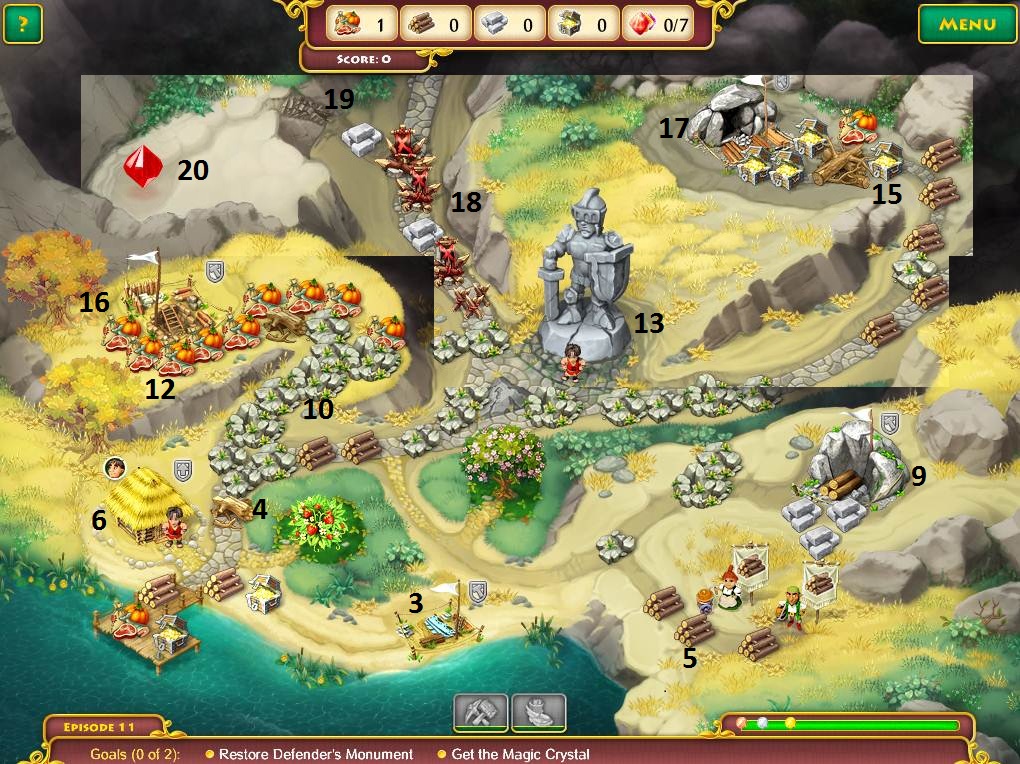This screenshot has height=764, width=1020.
Task: Select the worker portrait above the hut
Action: pyautogui.click(x=115, y=467)
